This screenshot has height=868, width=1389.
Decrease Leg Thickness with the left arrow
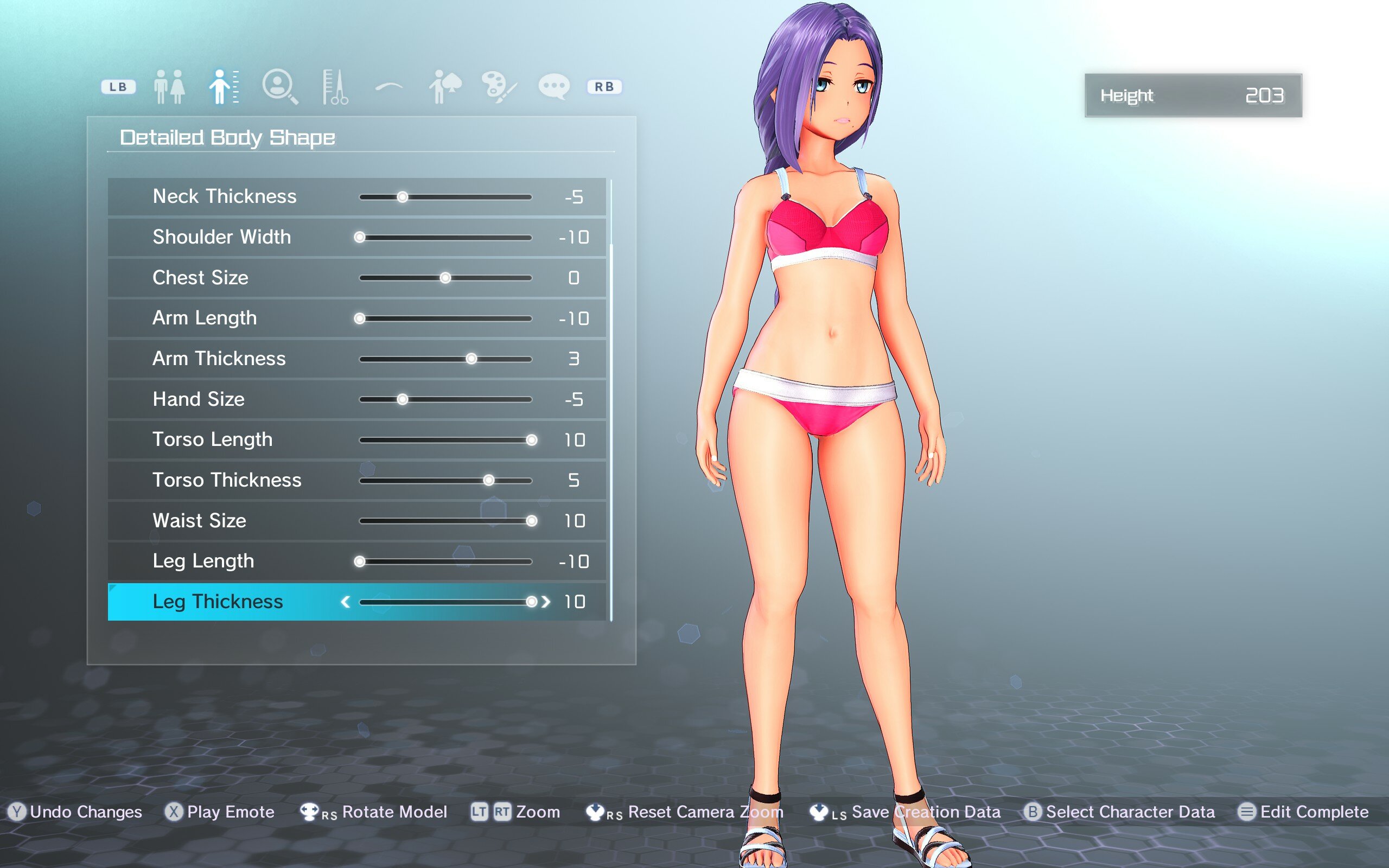tap(346, 602)
